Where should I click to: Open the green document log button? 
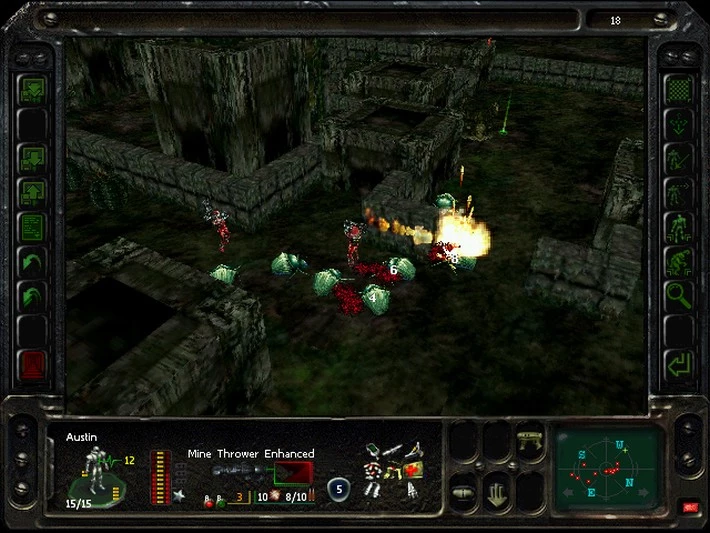(33, 227)
